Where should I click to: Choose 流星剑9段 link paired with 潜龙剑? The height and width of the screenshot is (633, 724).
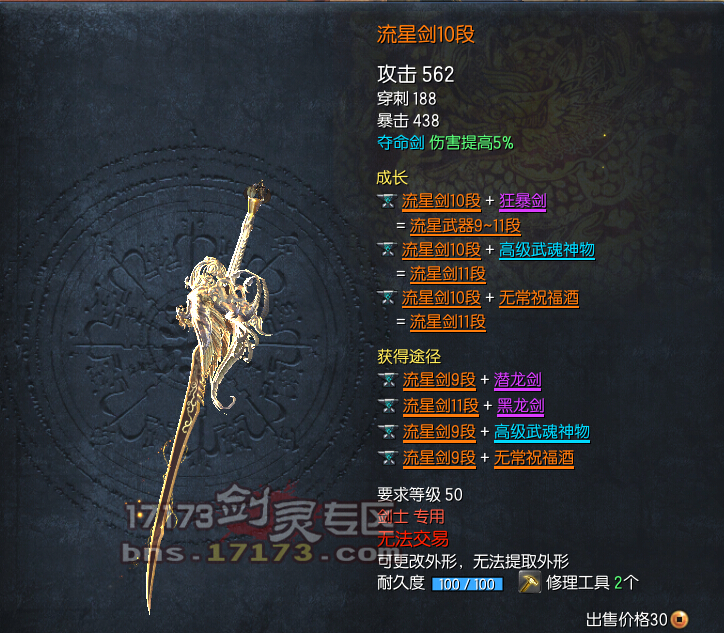[x=440, y=380]
